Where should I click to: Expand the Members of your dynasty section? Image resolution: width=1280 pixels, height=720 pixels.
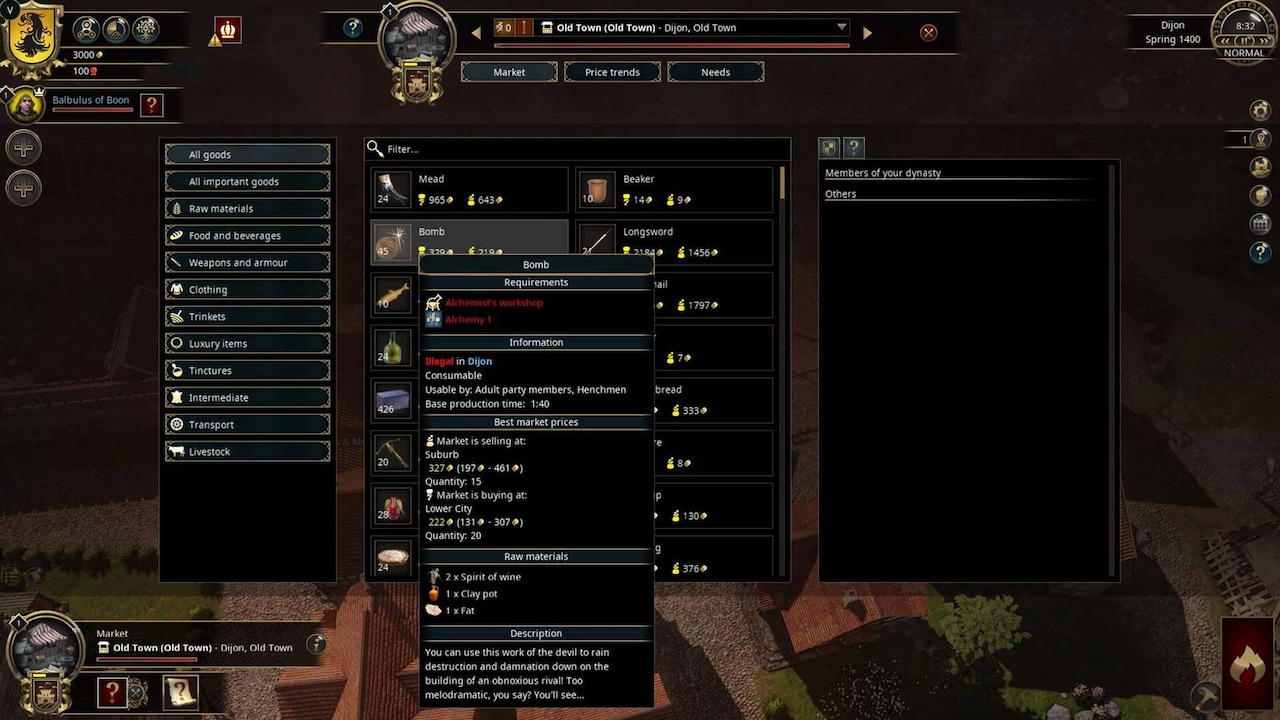click(x=882, y=172)
